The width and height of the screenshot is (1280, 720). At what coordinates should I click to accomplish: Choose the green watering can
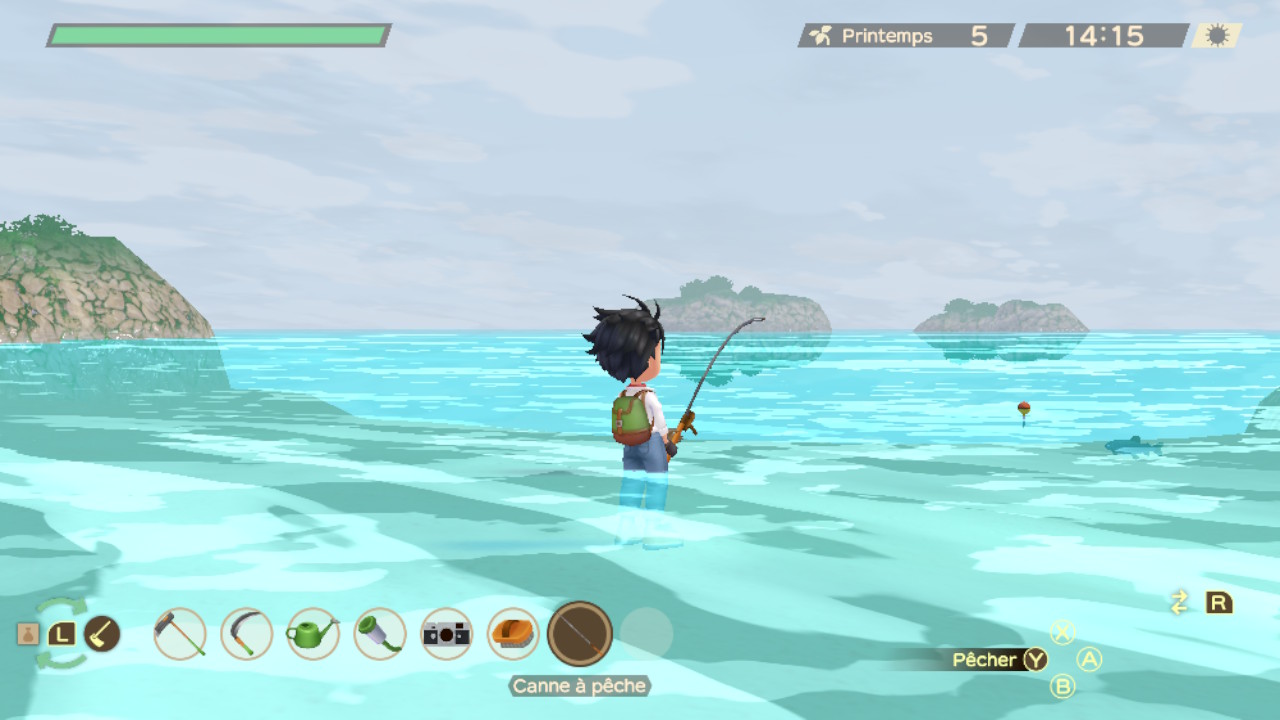coord(313,633)
